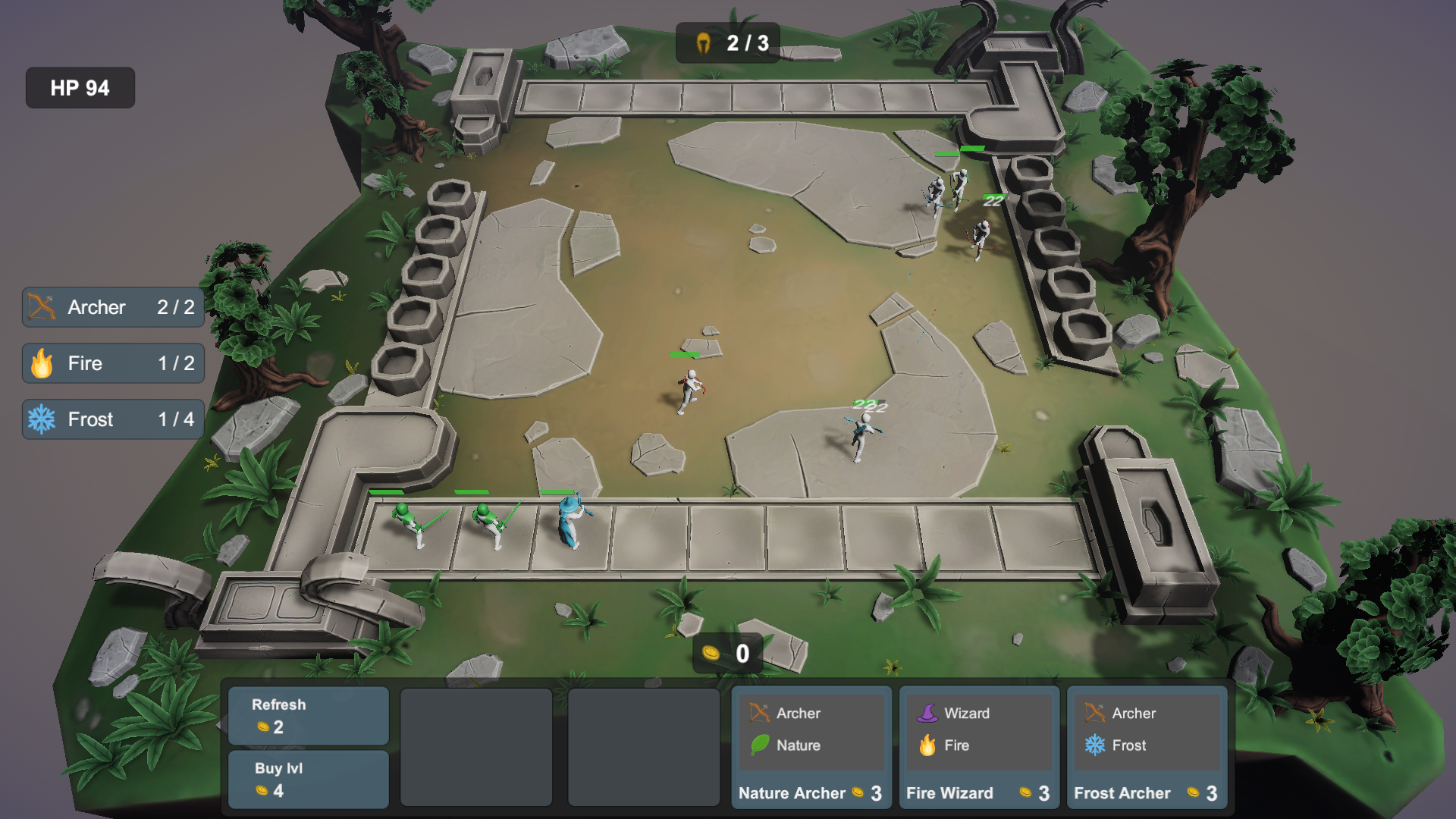The image size is (1456, 819).
Task: Purchase the Nature Archer card
Action: [811, 748]
